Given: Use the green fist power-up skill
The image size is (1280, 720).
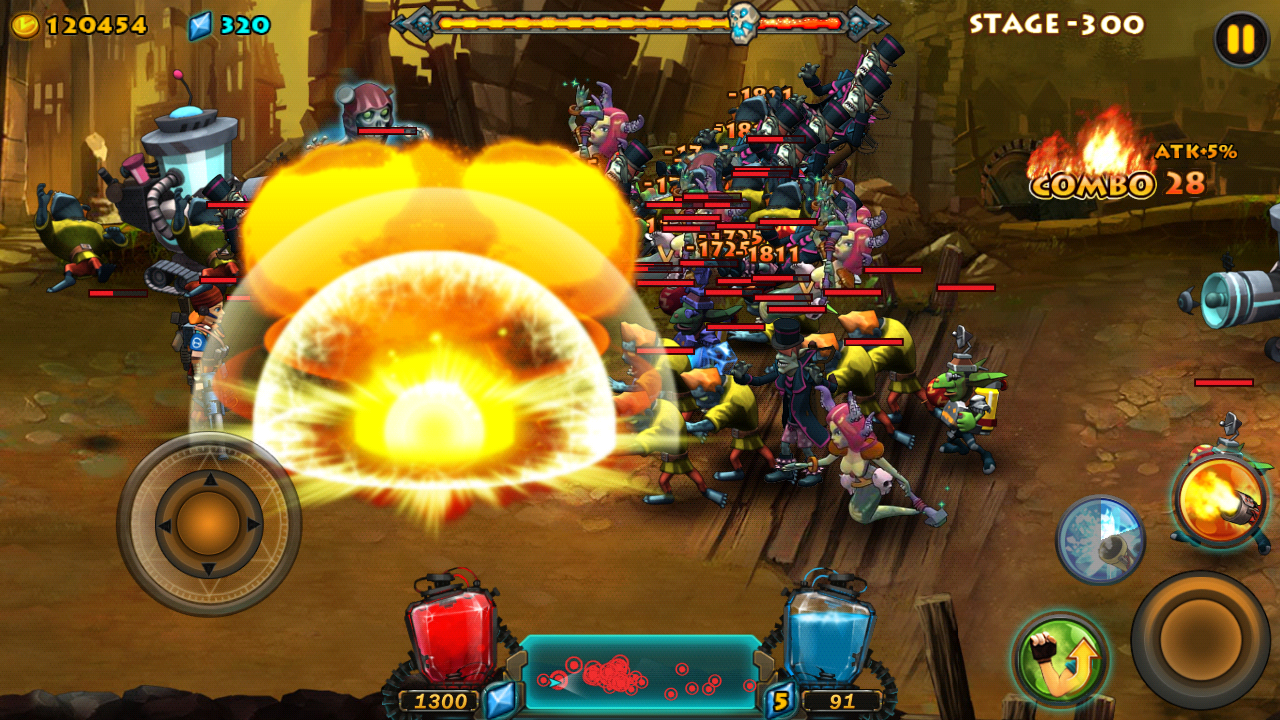Looking at the screenshot, I should 1059,660.
